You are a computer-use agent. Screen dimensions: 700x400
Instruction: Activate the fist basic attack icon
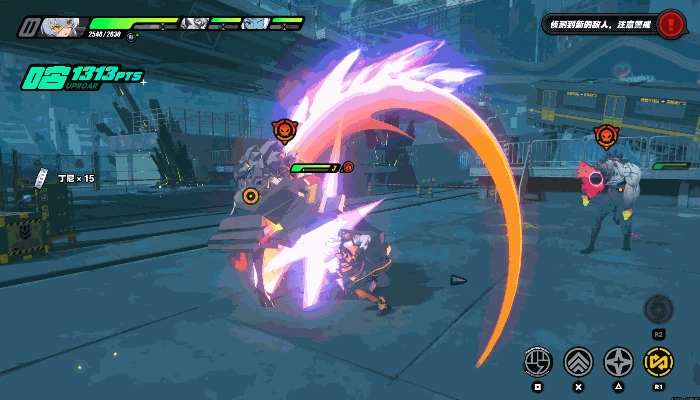tap(538, 361)
